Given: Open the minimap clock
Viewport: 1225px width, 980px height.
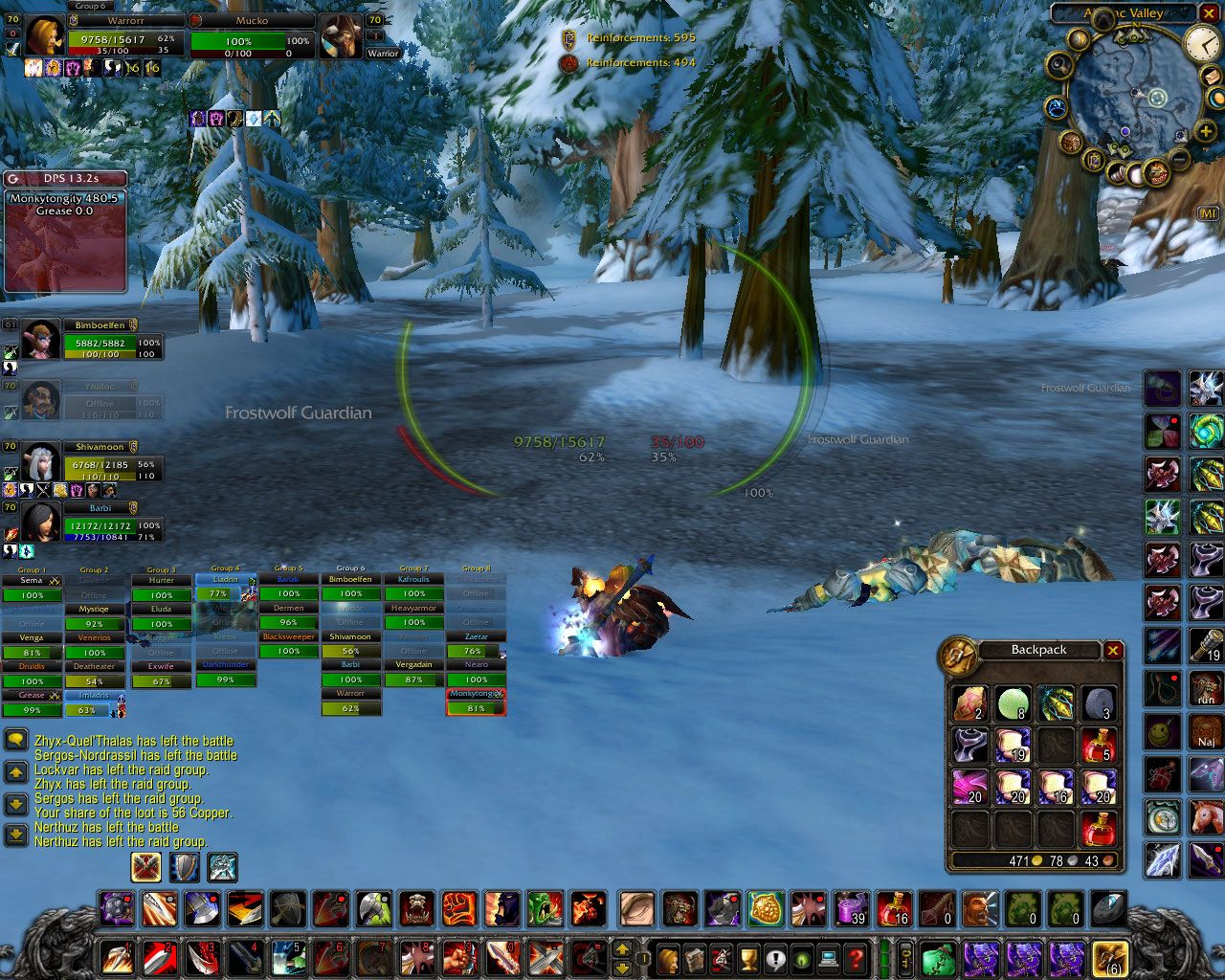Looking at the screenshot, I should 1202,43.
